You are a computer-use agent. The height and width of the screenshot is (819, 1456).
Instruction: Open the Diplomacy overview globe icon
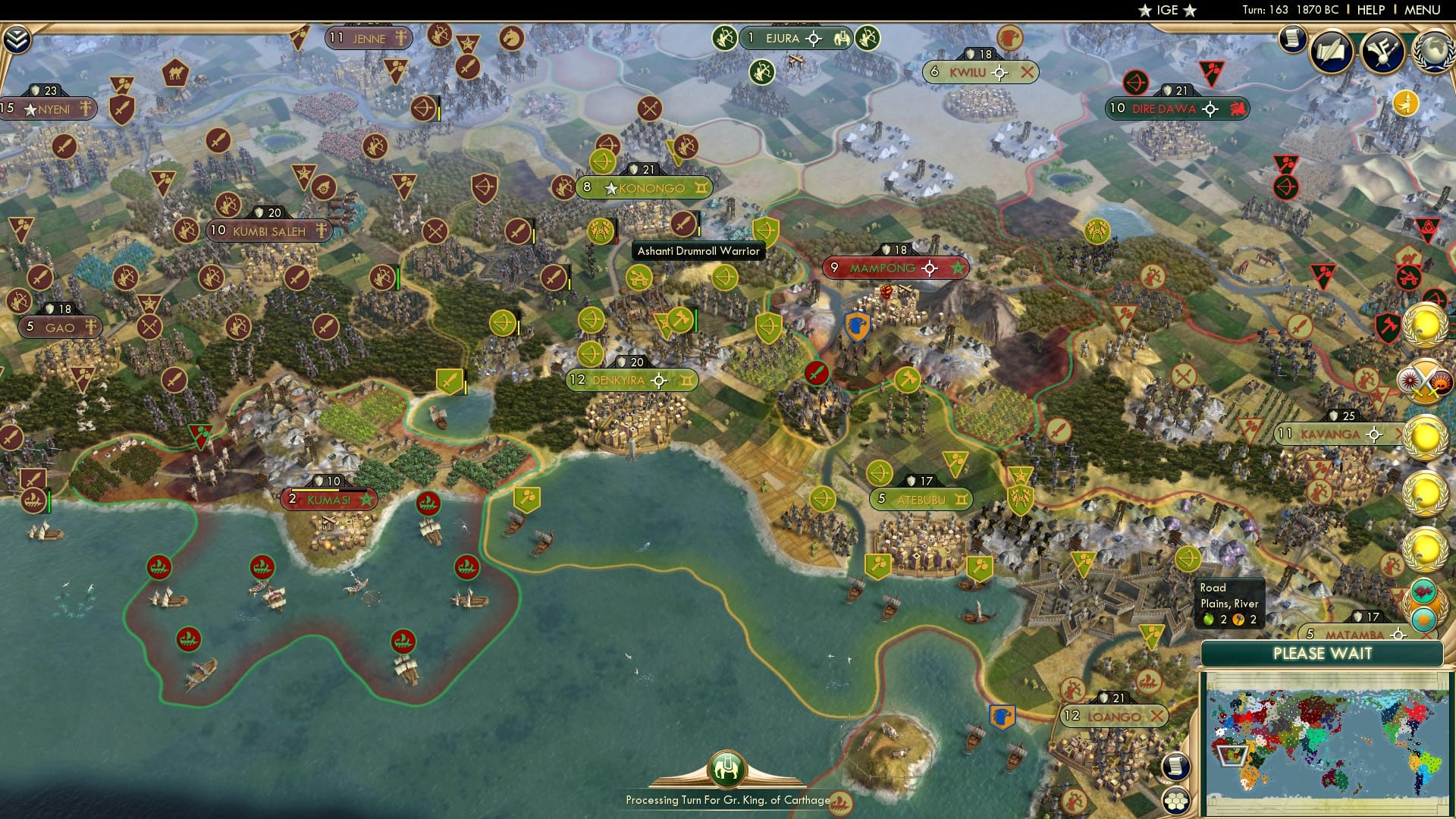pos(1432,49)
